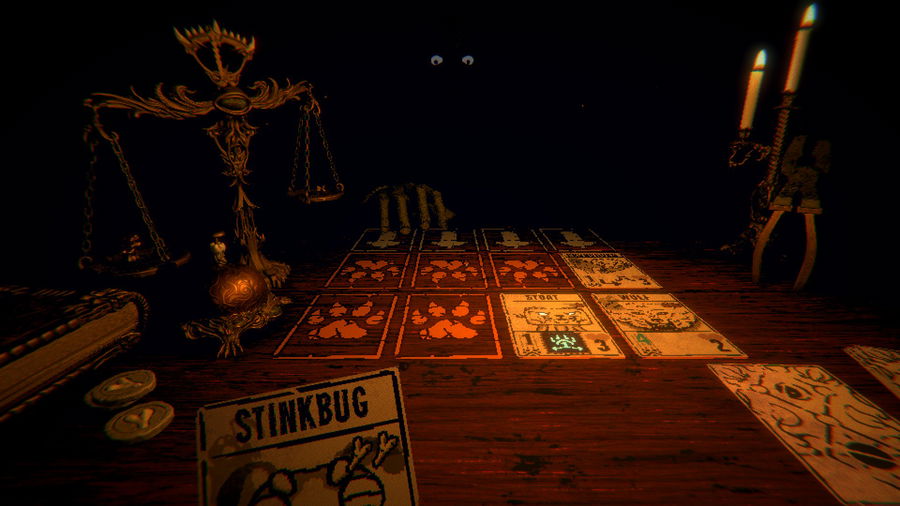Pick the empty paw slot beside the Stoat
Image resolution: width=900 pixels, height=506 pixels.
450,325
